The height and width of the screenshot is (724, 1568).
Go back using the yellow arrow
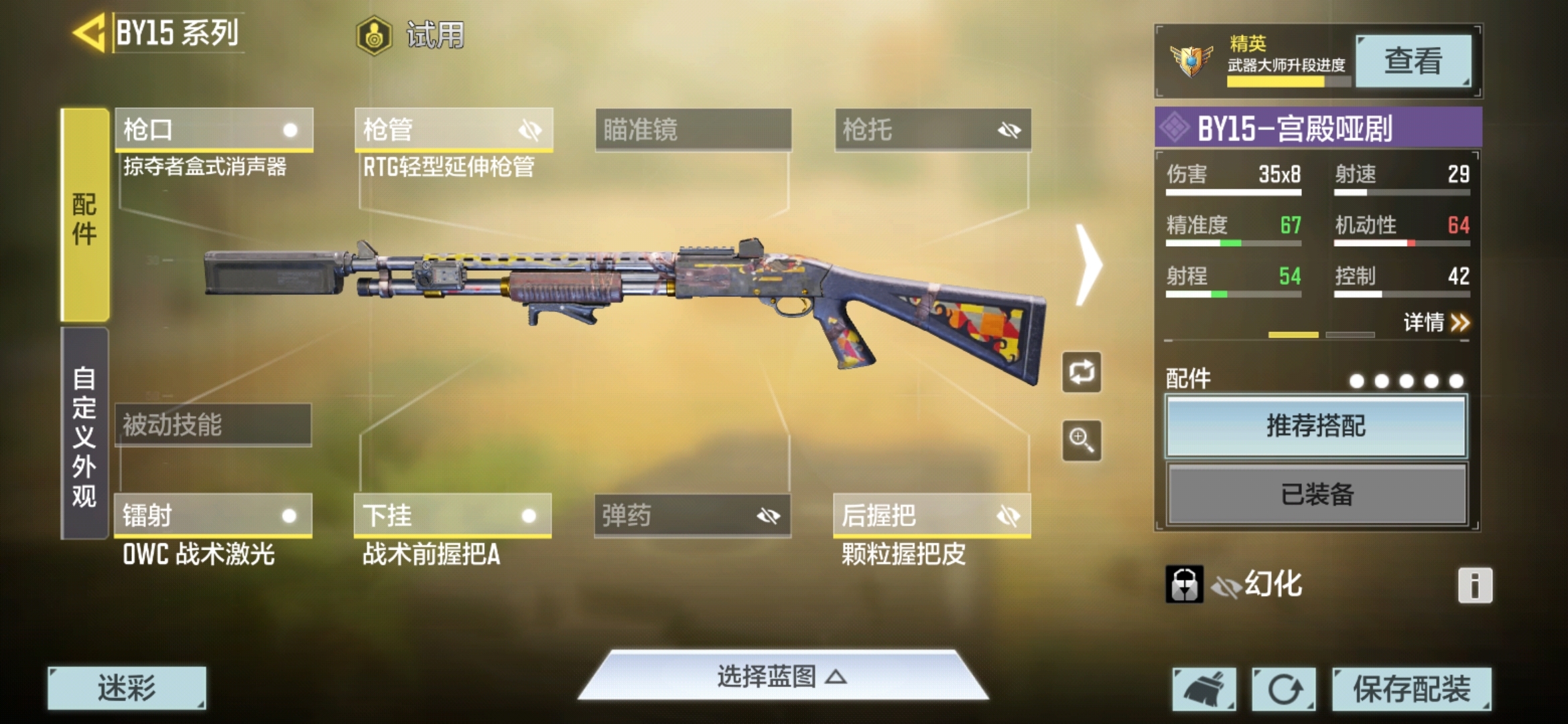click(90, 32)
